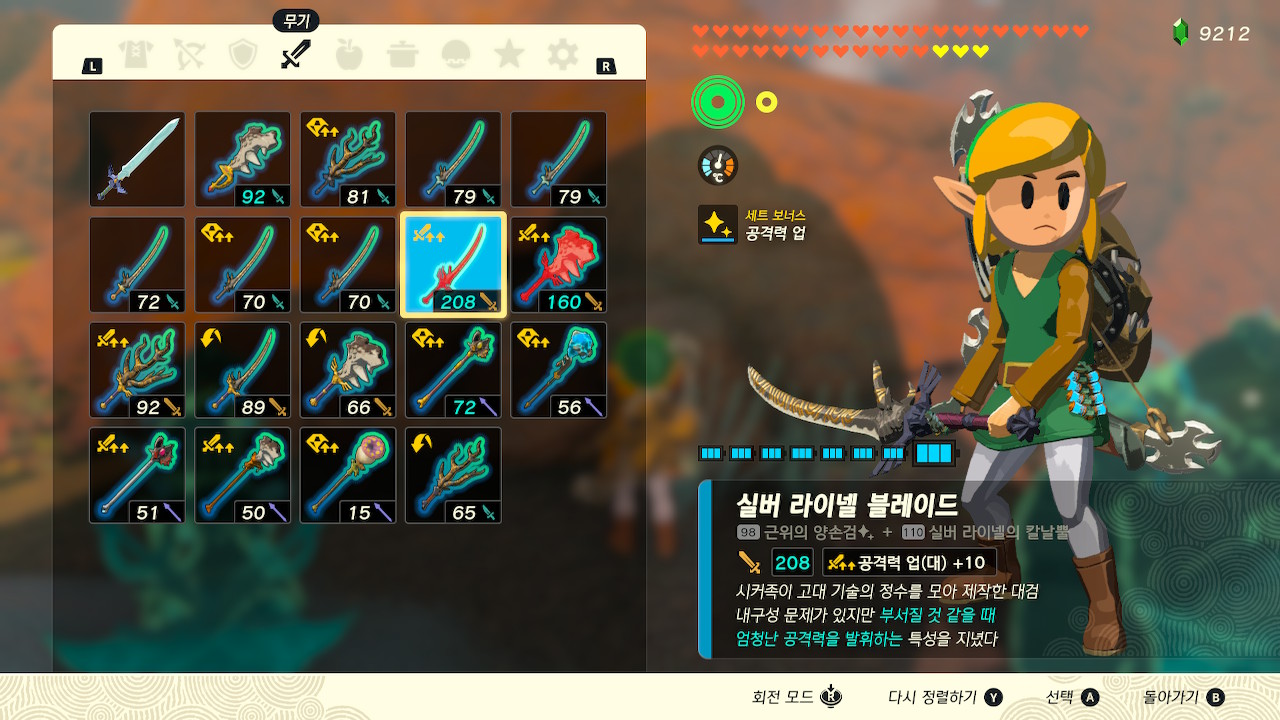Image resolution: width=1280 pixels, height=720 pixels.
Task: Select the Master Sword slot
Action: pos(137,159)
